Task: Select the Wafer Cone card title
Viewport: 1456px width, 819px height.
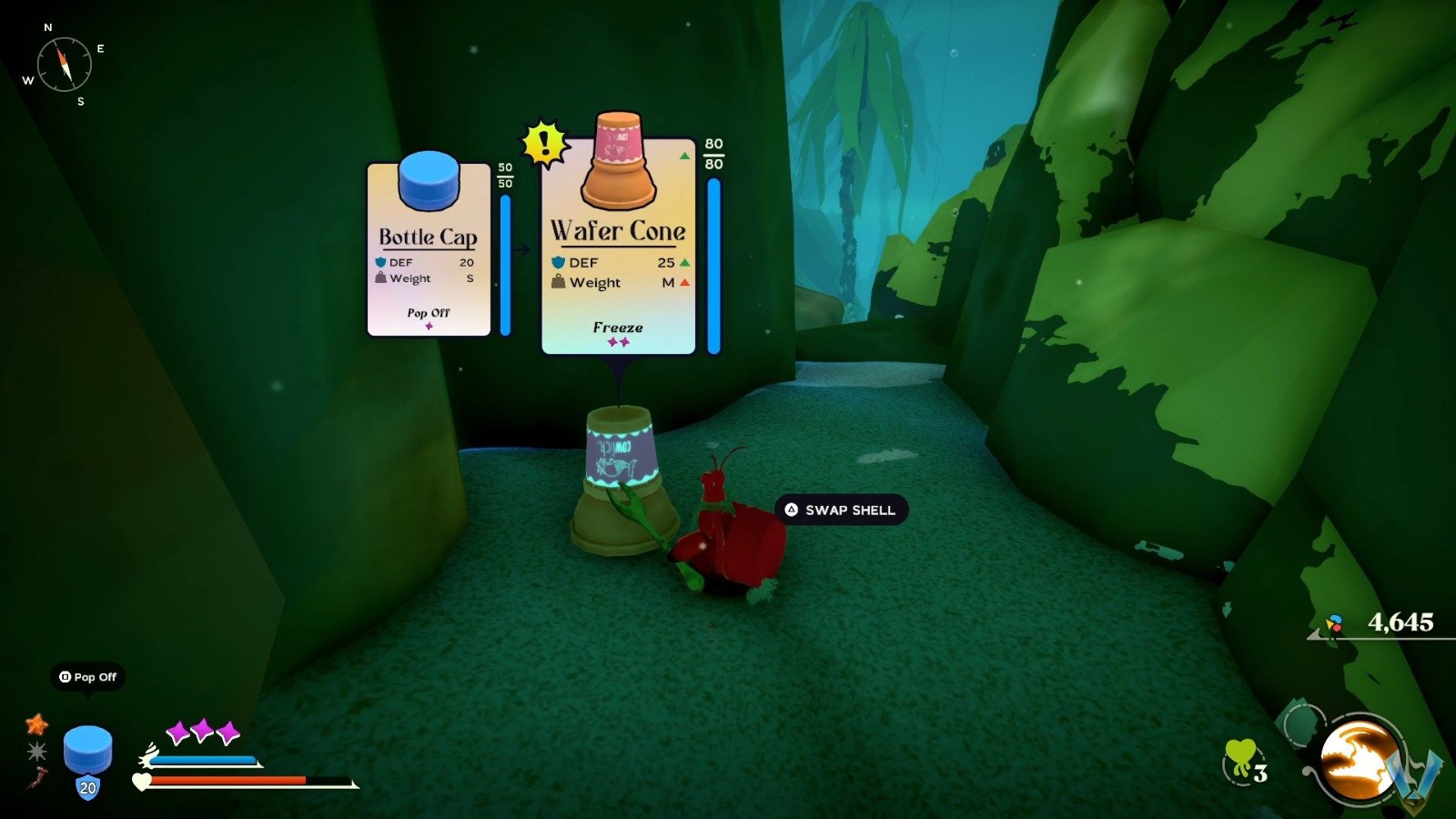Action: pyautogui.click(x=615, y=231)
